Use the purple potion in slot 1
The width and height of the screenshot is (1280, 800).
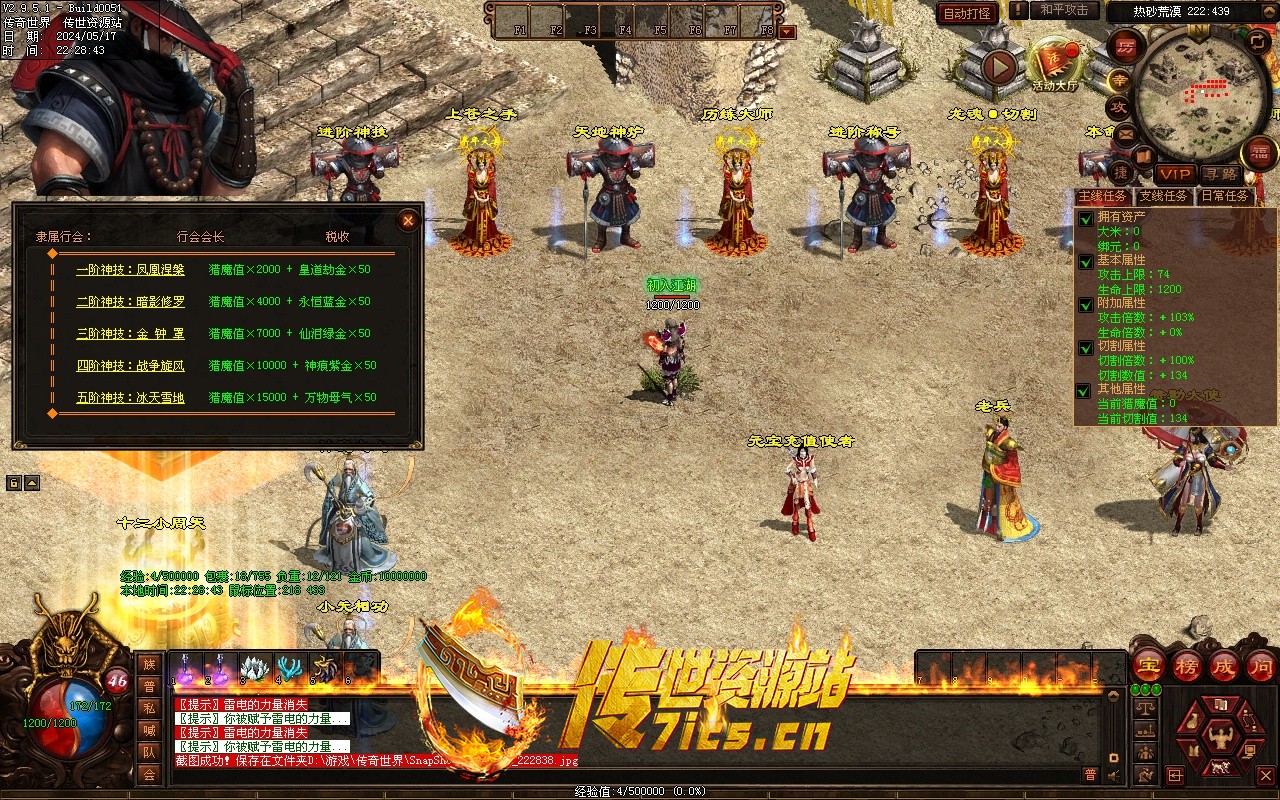click(186, 668)
